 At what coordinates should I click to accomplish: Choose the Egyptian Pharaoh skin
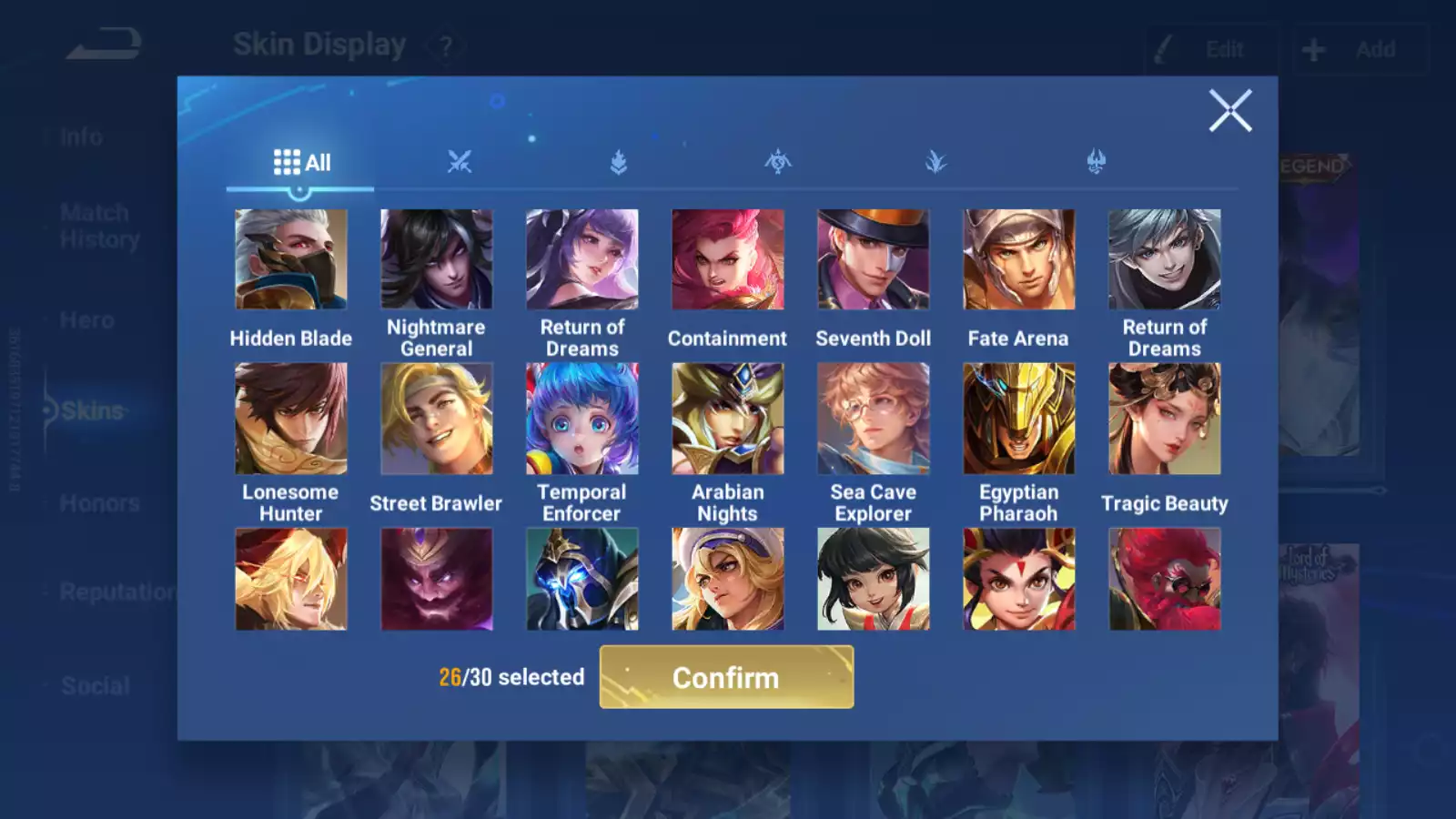[x=1018, y=419]
